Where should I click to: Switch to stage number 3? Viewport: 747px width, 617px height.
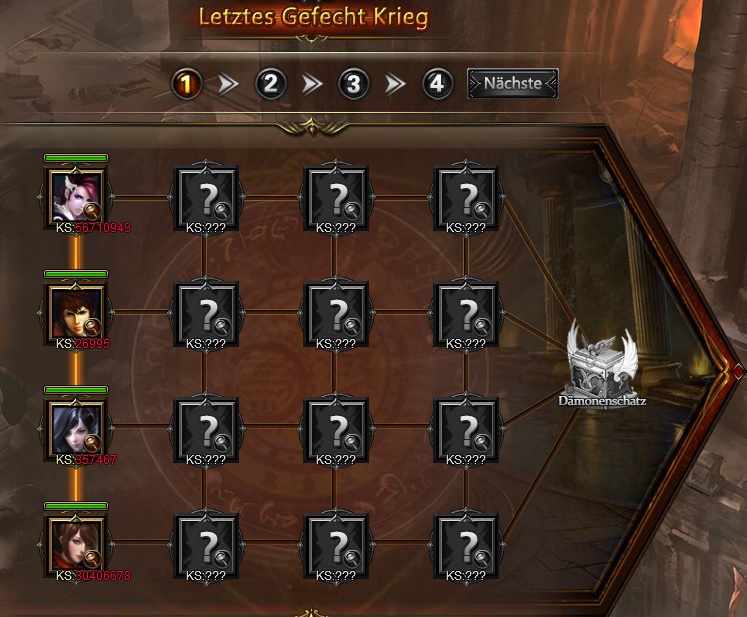point(352,83)
